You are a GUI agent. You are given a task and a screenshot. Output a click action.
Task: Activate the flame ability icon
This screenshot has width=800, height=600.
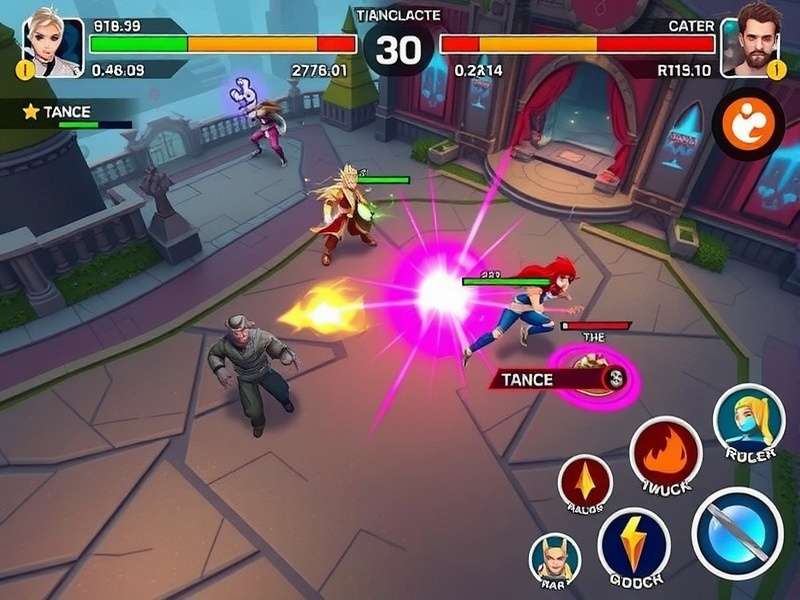(665, 453)
